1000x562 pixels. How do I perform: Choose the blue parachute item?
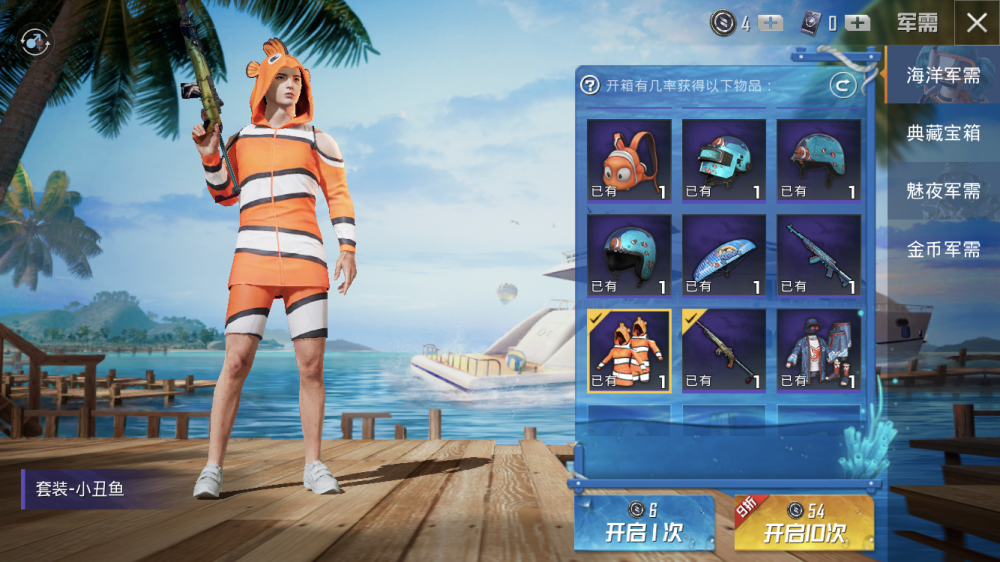point(723,255)
